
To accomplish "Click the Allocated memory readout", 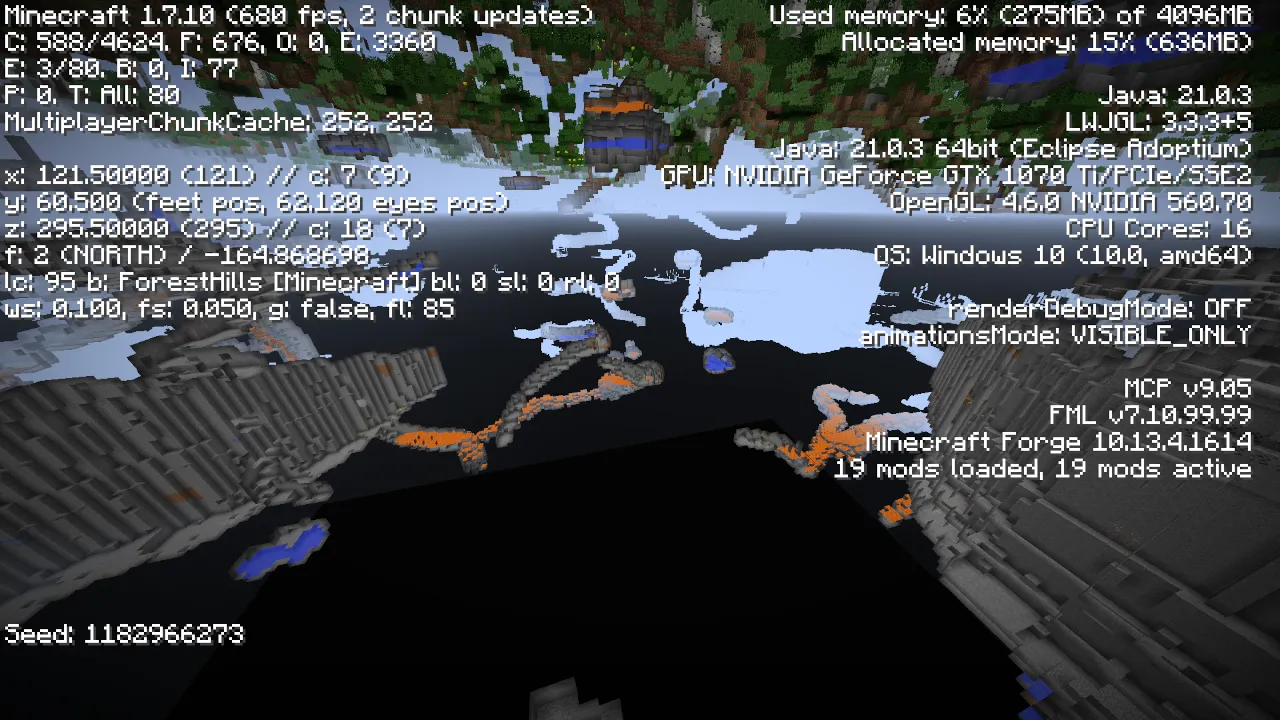I will (1045, 43).
